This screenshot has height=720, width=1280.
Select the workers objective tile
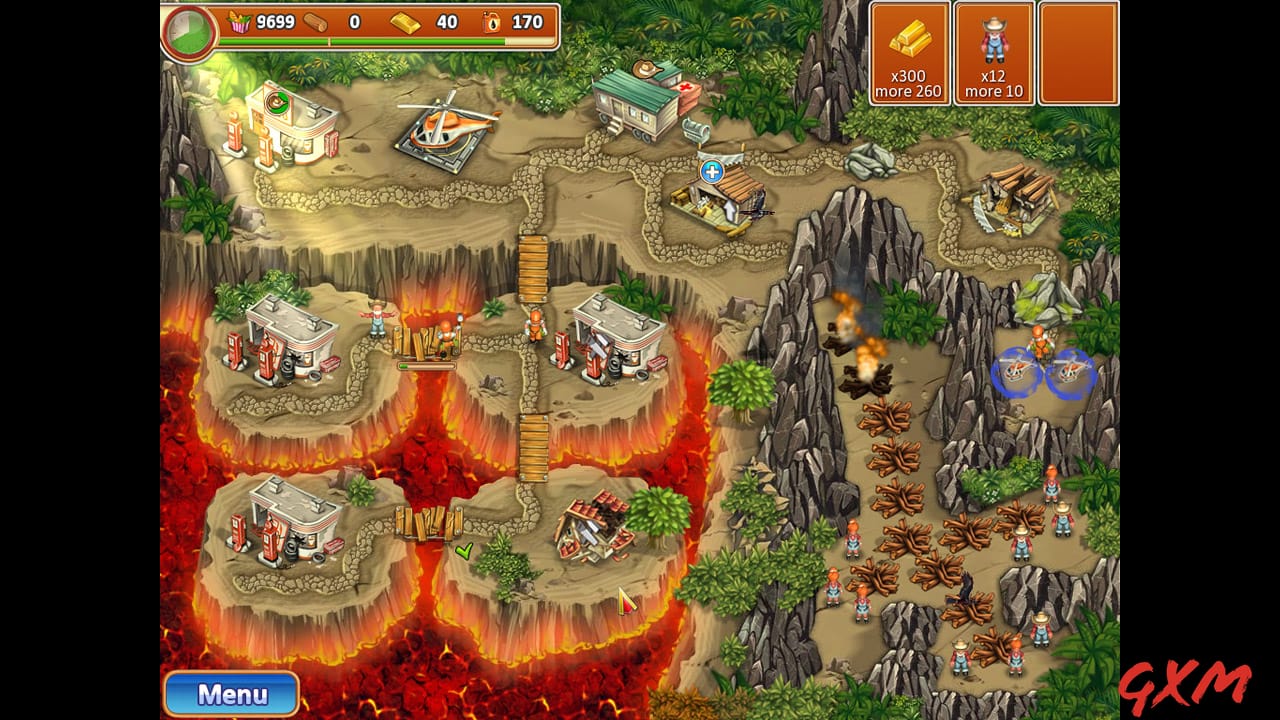[993, 53]
